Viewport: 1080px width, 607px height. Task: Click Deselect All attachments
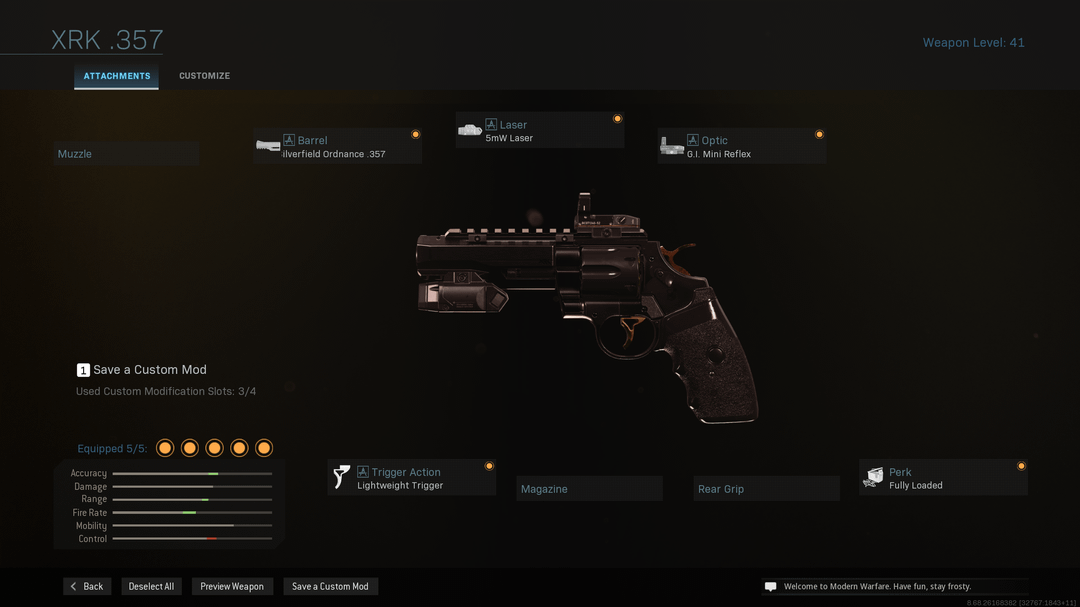(x=151, y=586)
